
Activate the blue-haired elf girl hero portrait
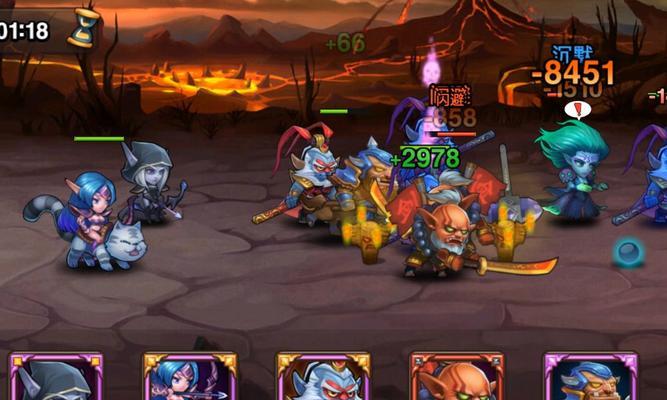[x=189, y=379]
